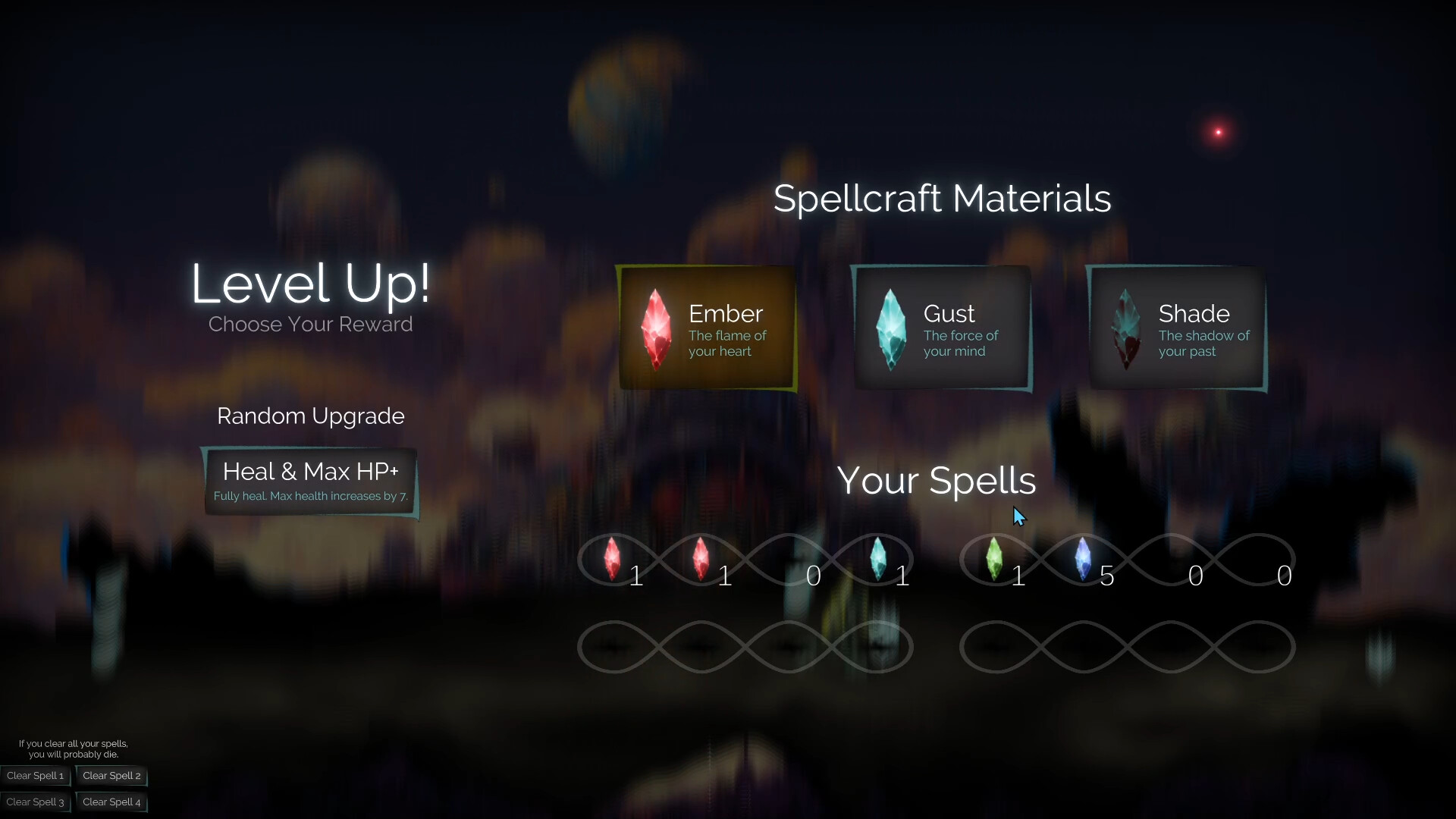Click the glowing red orb in the sky
The image size is (1456, 819).
click(x=1219, y=131)
